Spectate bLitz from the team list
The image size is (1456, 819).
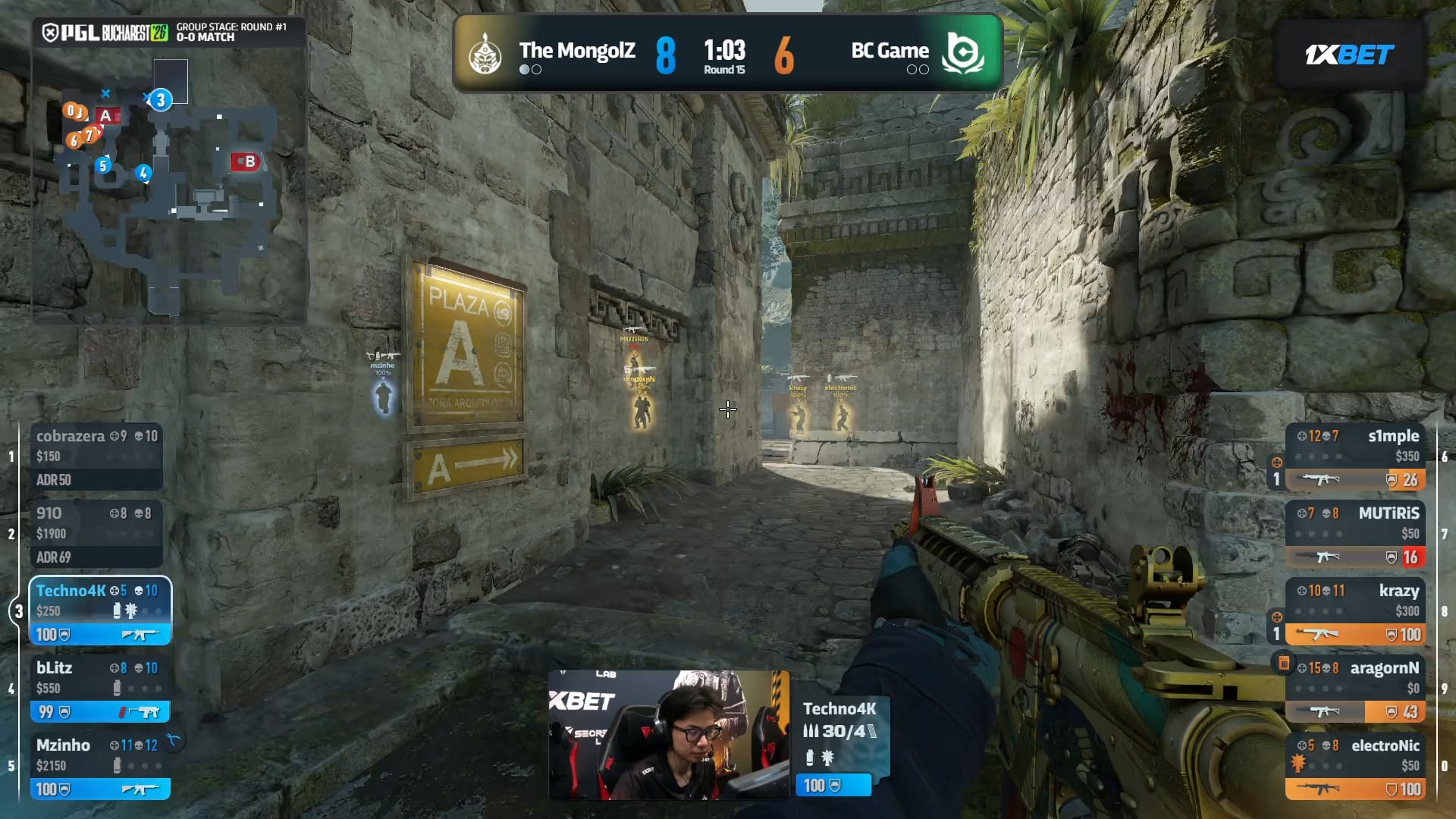100,689
